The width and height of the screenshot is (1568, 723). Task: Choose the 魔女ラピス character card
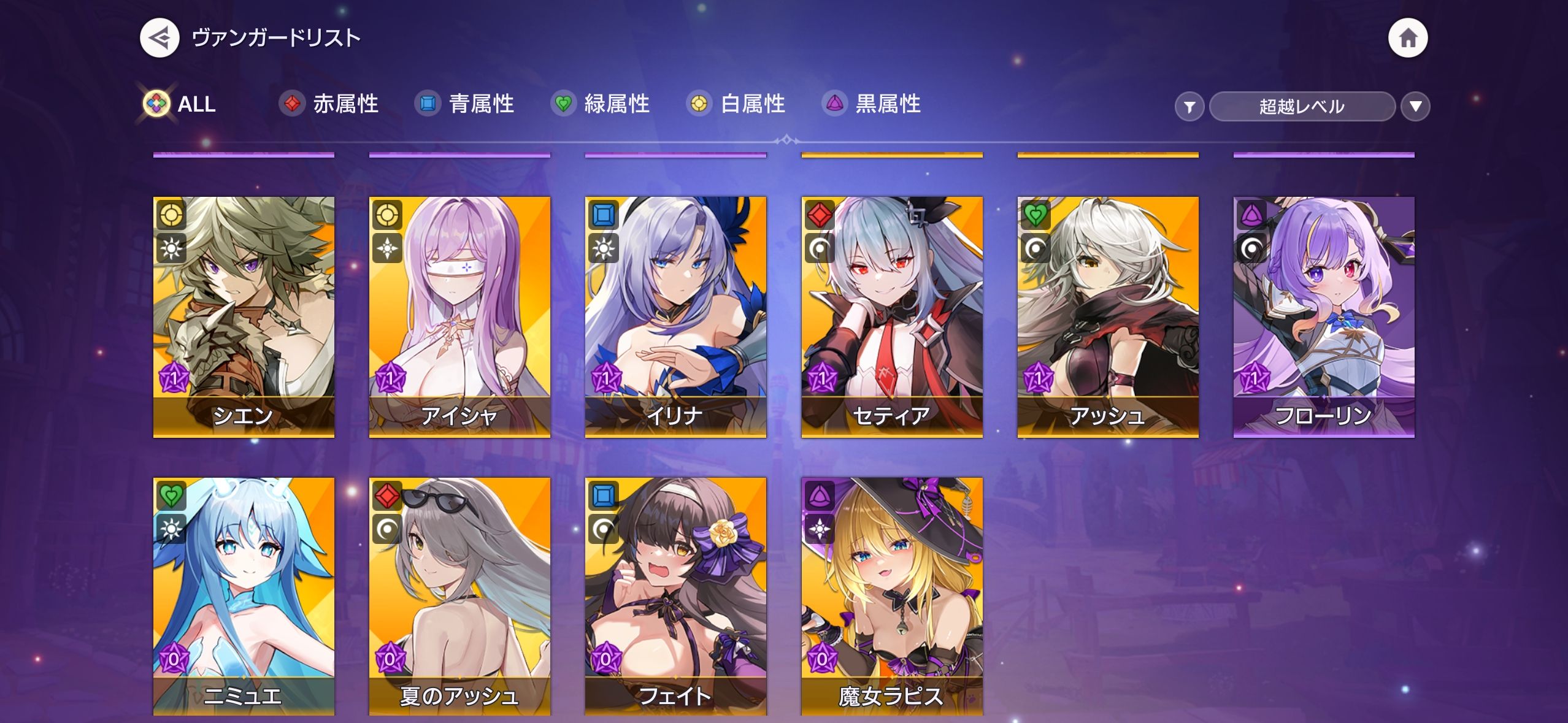click(892, 596)
